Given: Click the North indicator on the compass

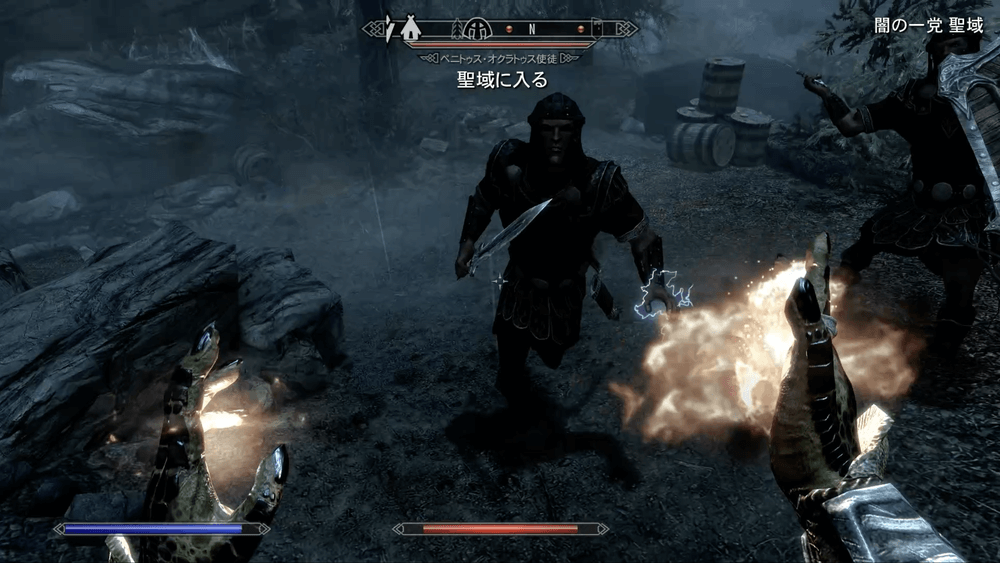Looking at the screenshot, I should point(533,29).
